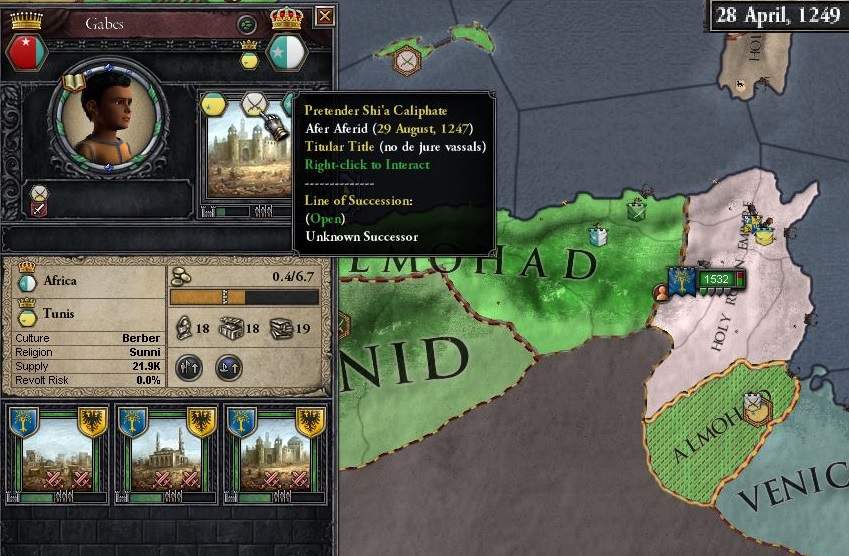Click the crossed-swords Shi'a Caliphate title icon
This screenshot has width=849, height=556.
pos(253,104)
